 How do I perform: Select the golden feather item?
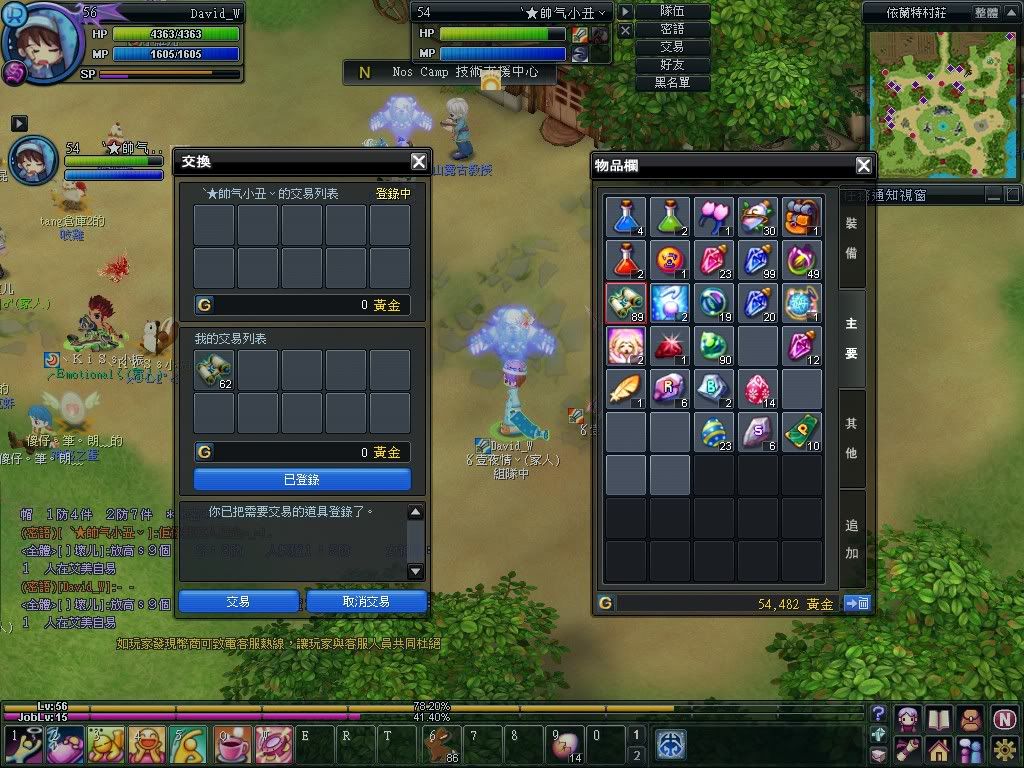[626, 389]
